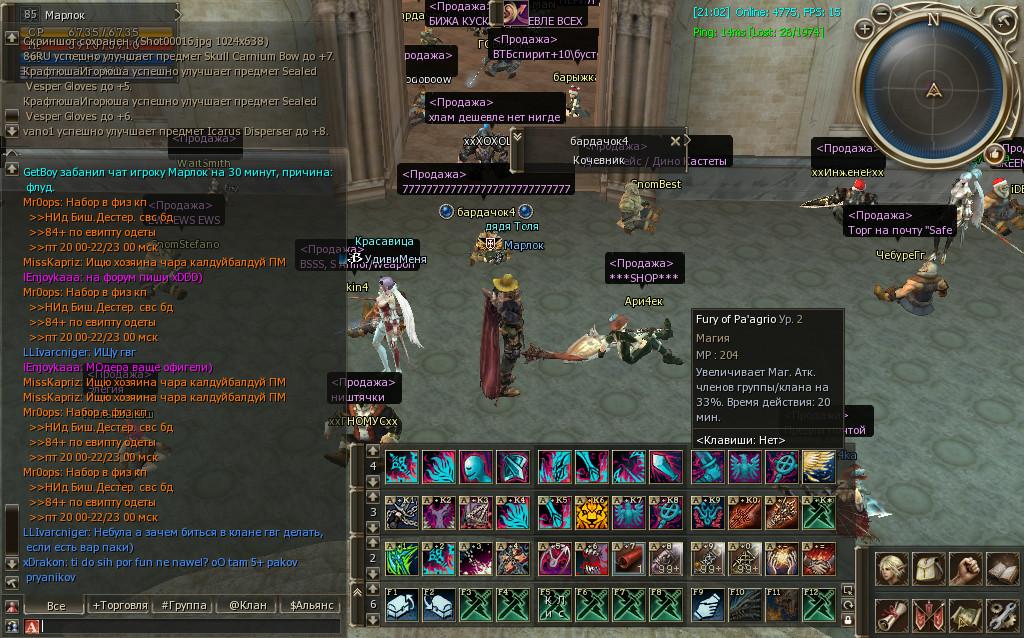The image size is (1024, 638).
Task: Switch chat to the #Группа tab
Action: (x=183, y=605)
